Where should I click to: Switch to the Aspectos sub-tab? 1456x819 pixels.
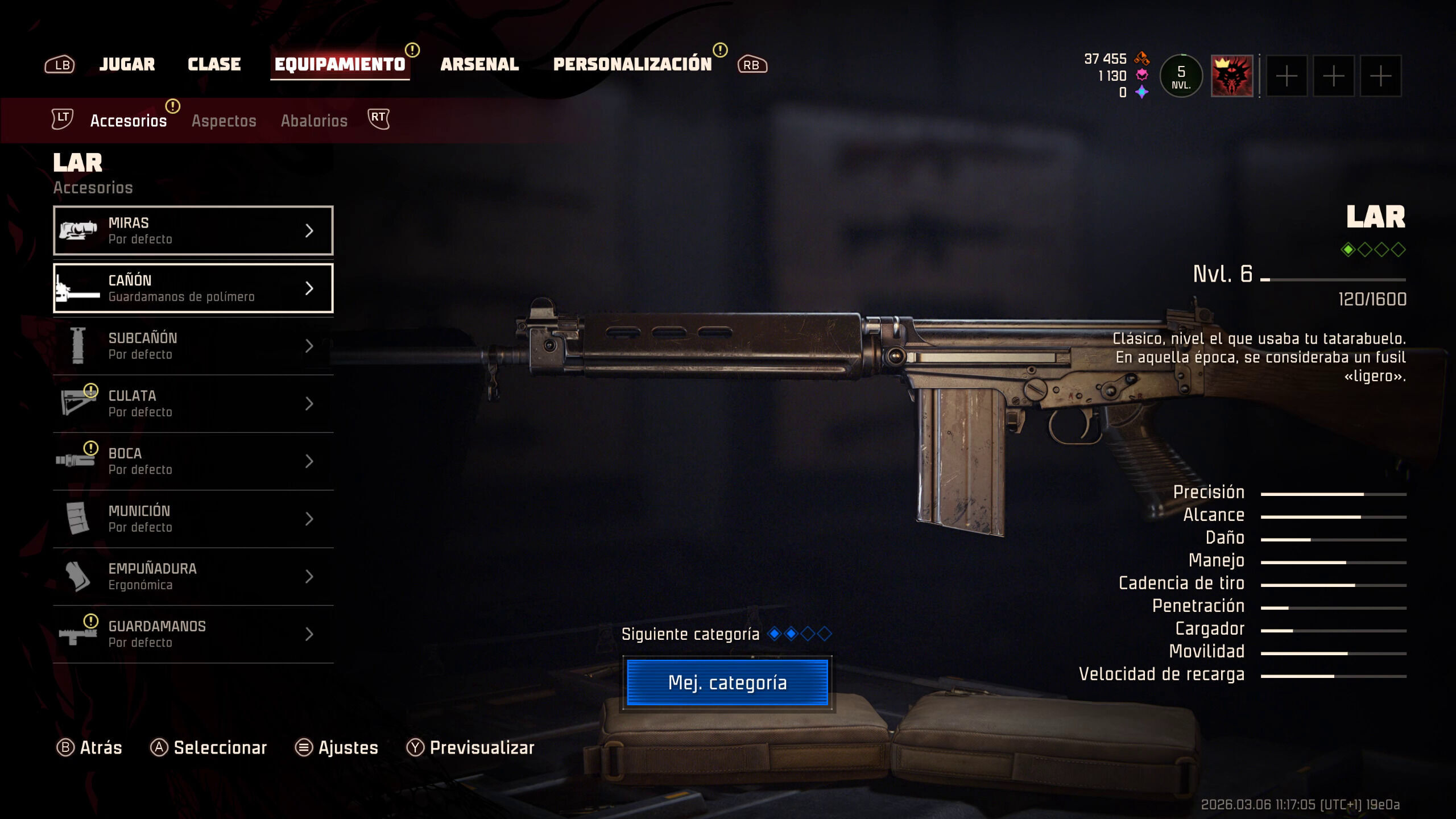(x=224, y=121)
